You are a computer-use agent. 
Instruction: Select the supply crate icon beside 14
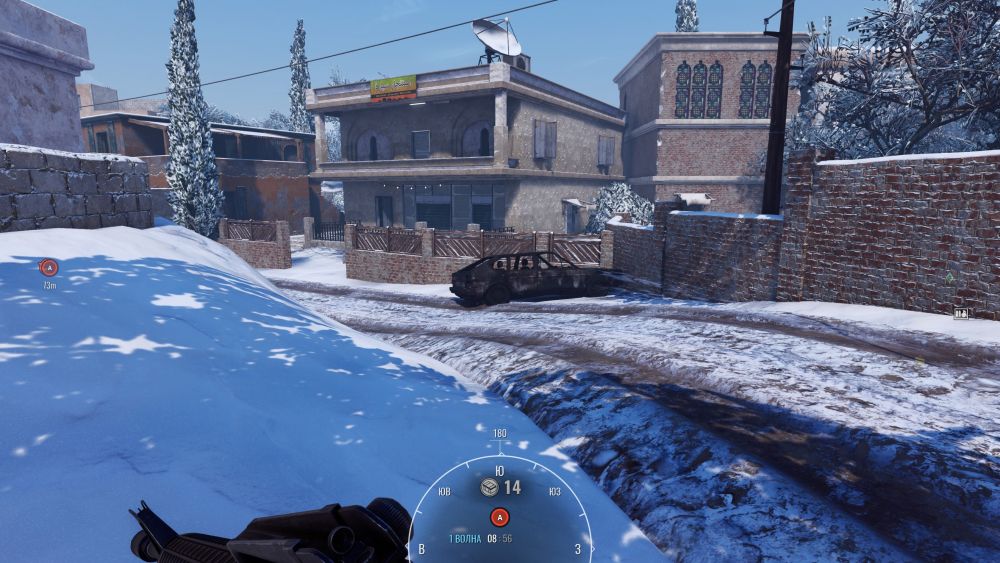tap(489, 487)
